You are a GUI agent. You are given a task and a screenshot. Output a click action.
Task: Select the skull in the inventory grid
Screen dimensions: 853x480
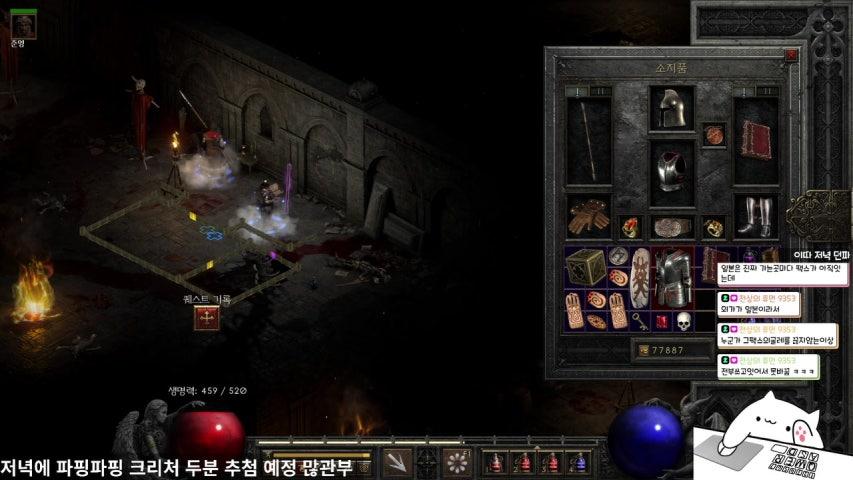[x=684, y=322]
